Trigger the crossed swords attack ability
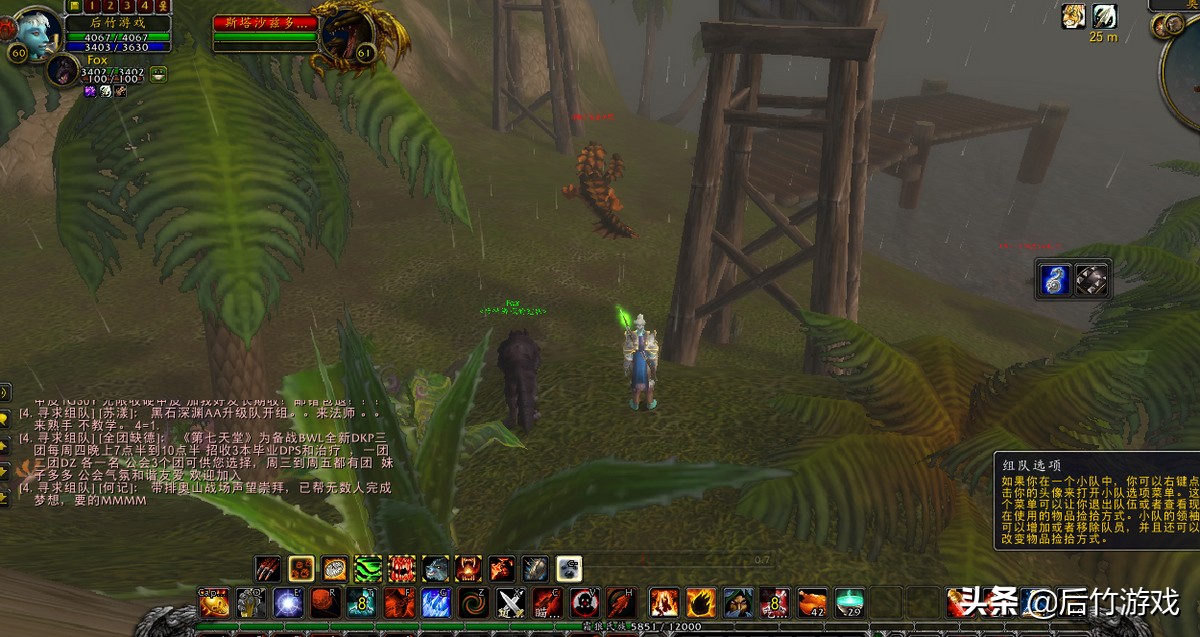 [x=511, y=603]
